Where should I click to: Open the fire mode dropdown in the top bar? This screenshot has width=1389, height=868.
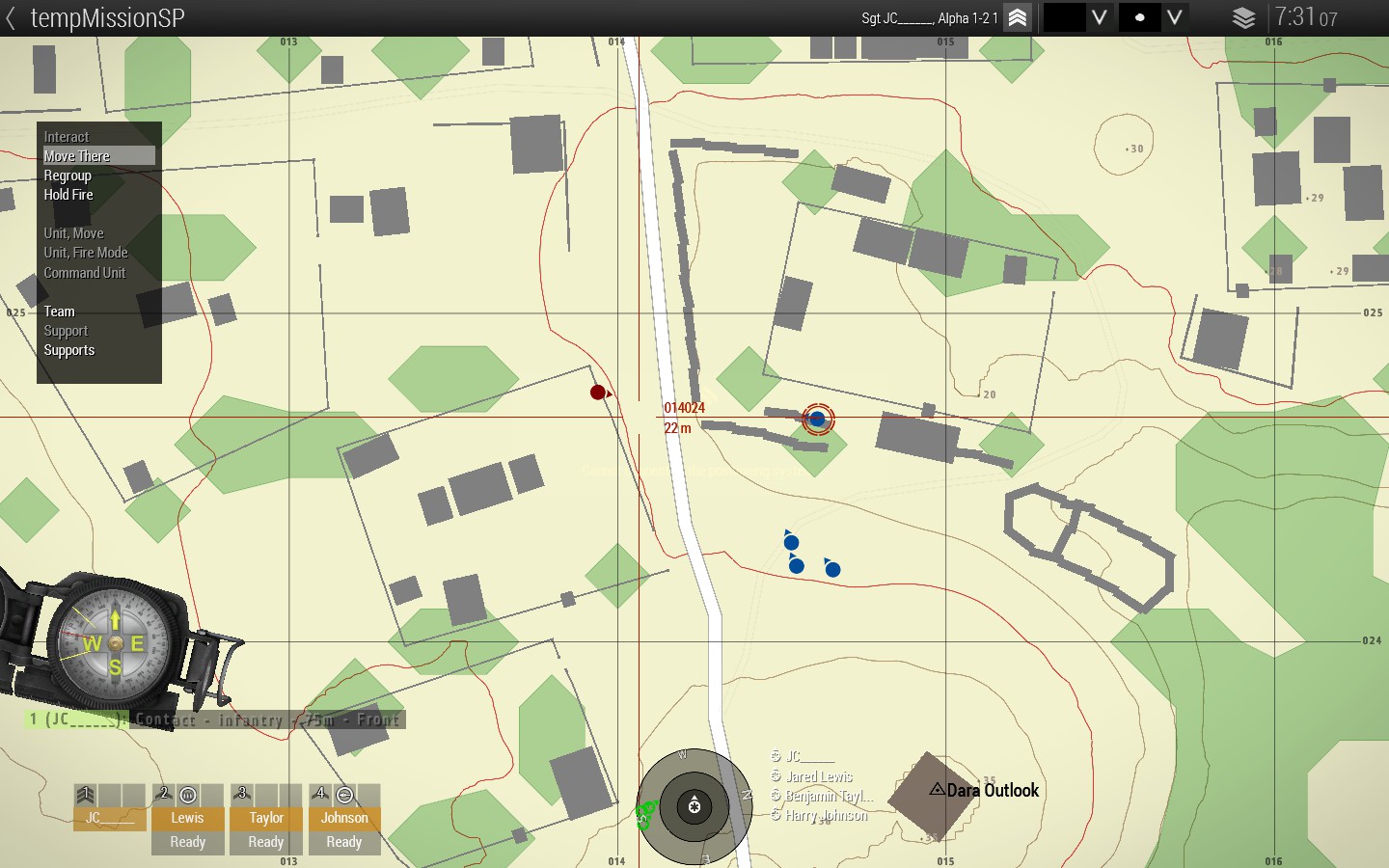[1175, 17]
